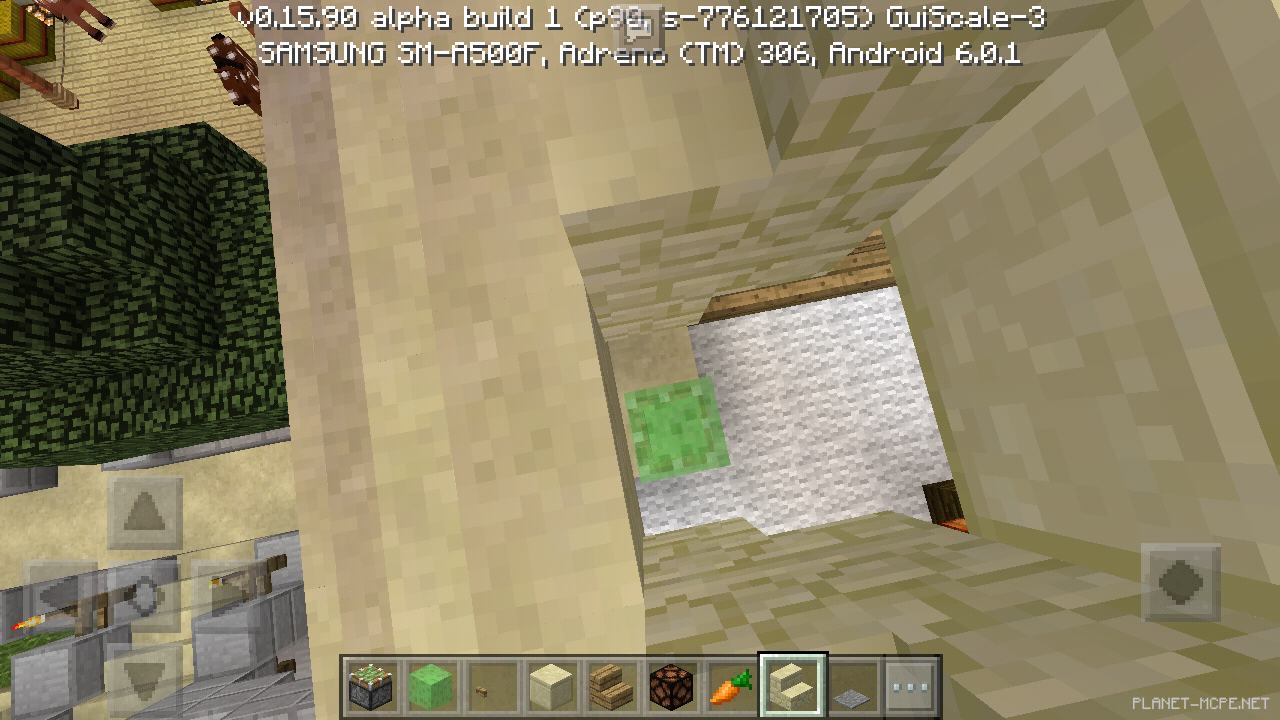Pick the carrot from the hotbar
This screenshot has height=720, width=1280.
click(x=731, y=686)
